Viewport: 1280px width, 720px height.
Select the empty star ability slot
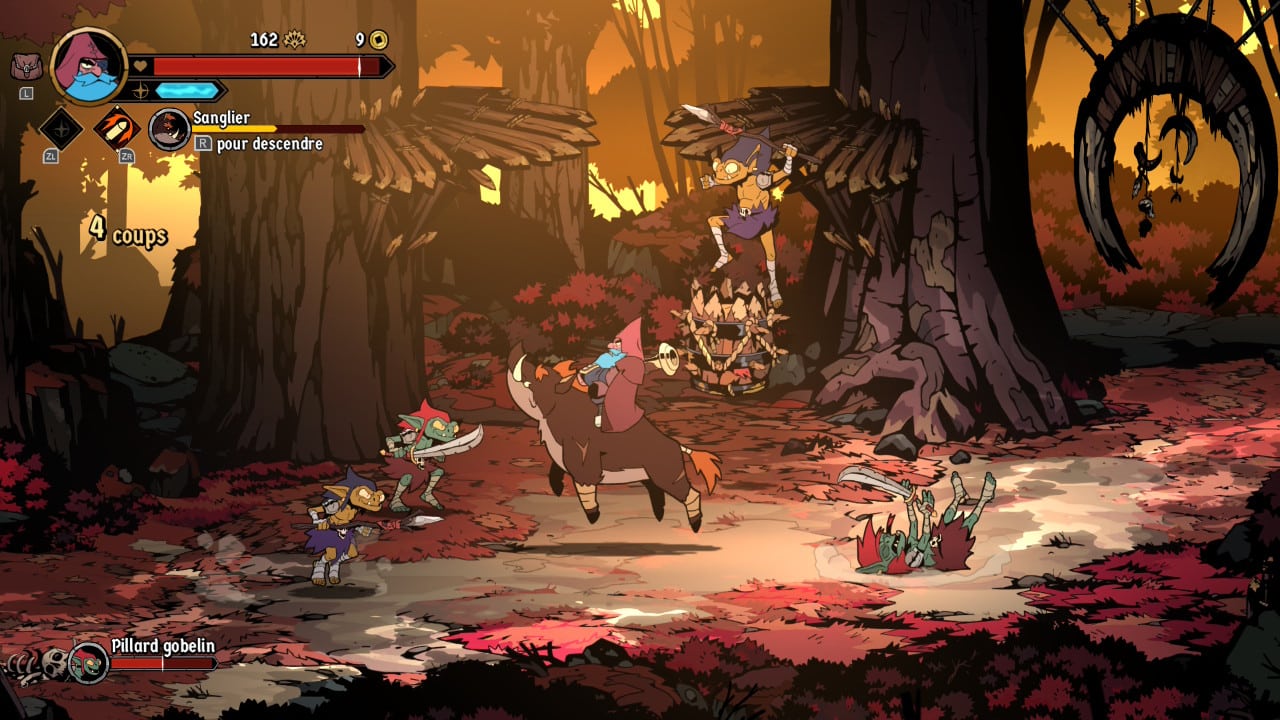(60, 128)
